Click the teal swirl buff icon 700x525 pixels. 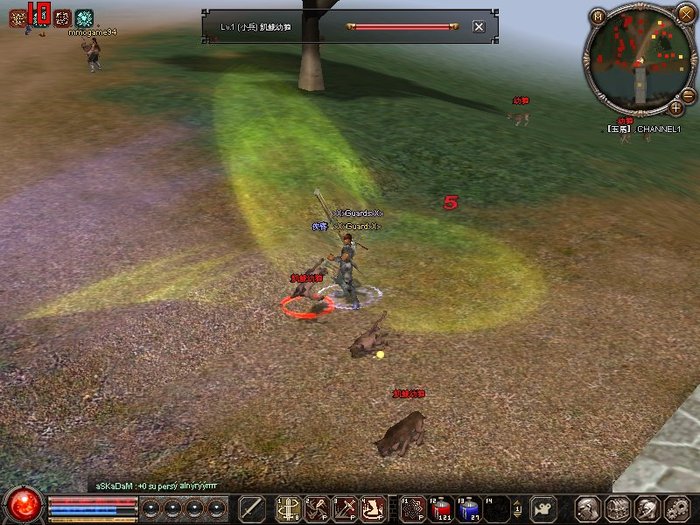pos(84,18)
